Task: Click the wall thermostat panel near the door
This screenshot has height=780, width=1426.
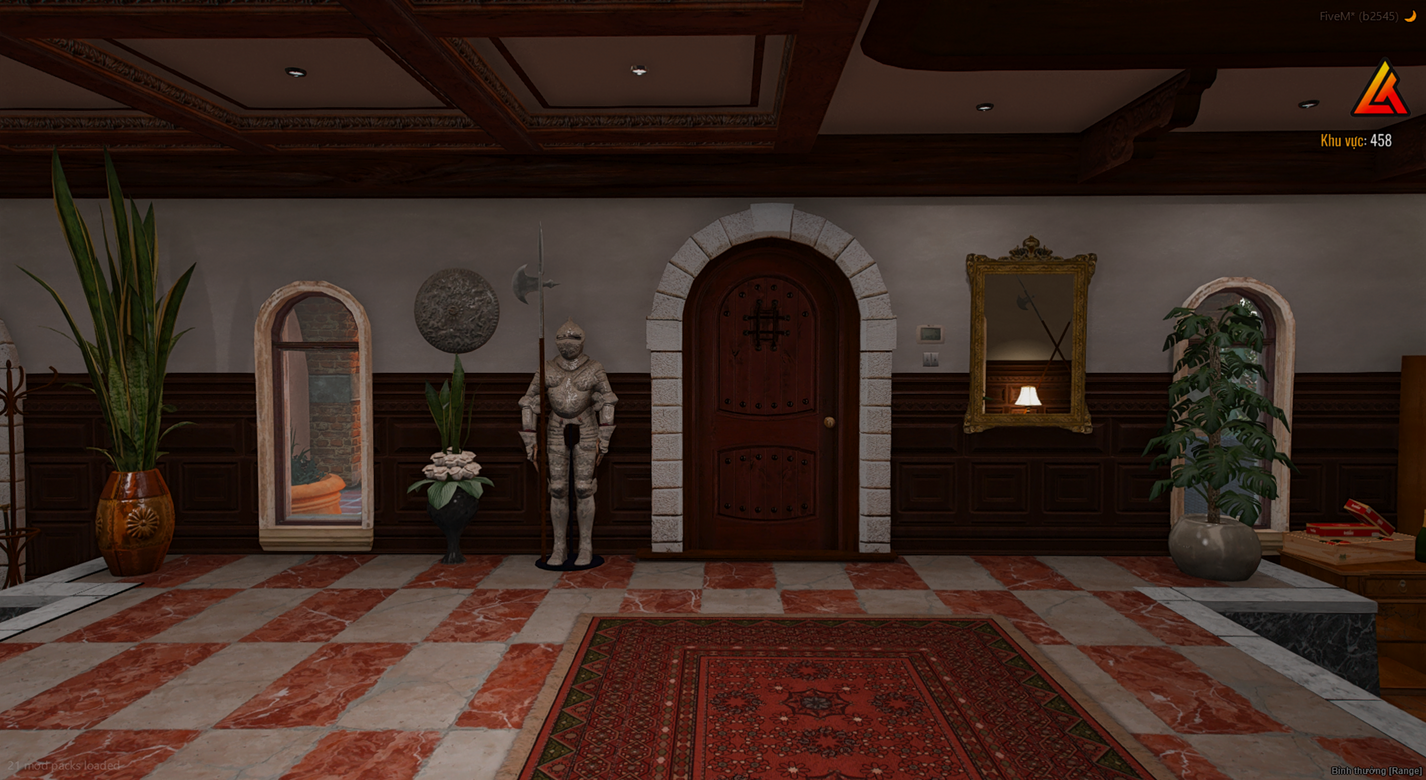Action: (x=930, y=334)
